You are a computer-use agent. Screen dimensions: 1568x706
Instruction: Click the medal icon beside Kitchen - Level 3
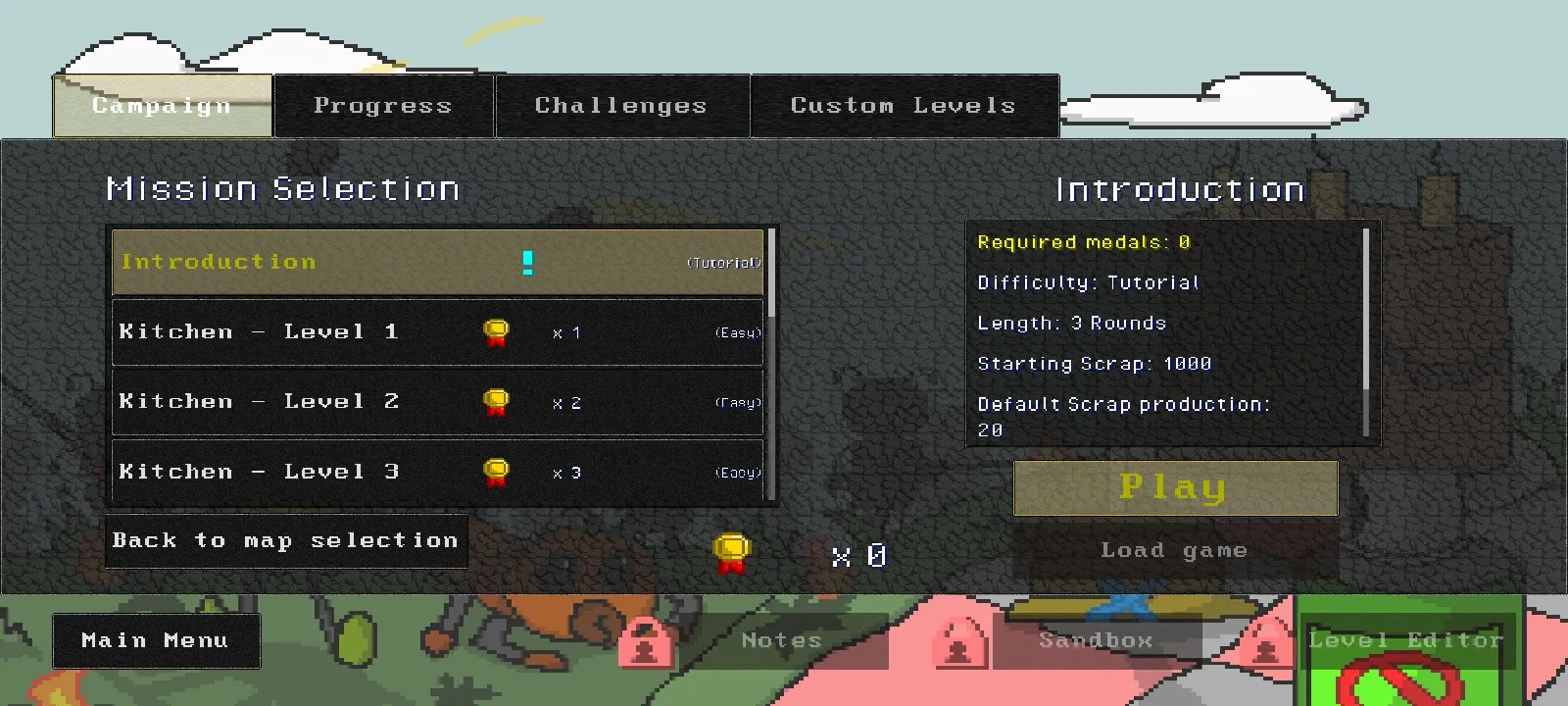(497, 472)
